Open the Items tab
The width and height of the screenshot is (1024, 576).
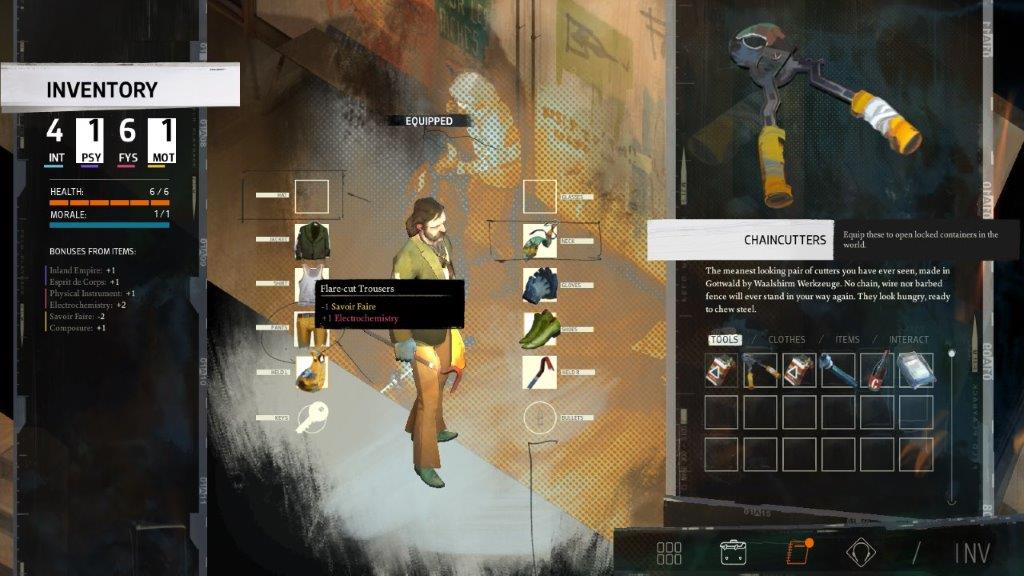(x=847, y=340)
